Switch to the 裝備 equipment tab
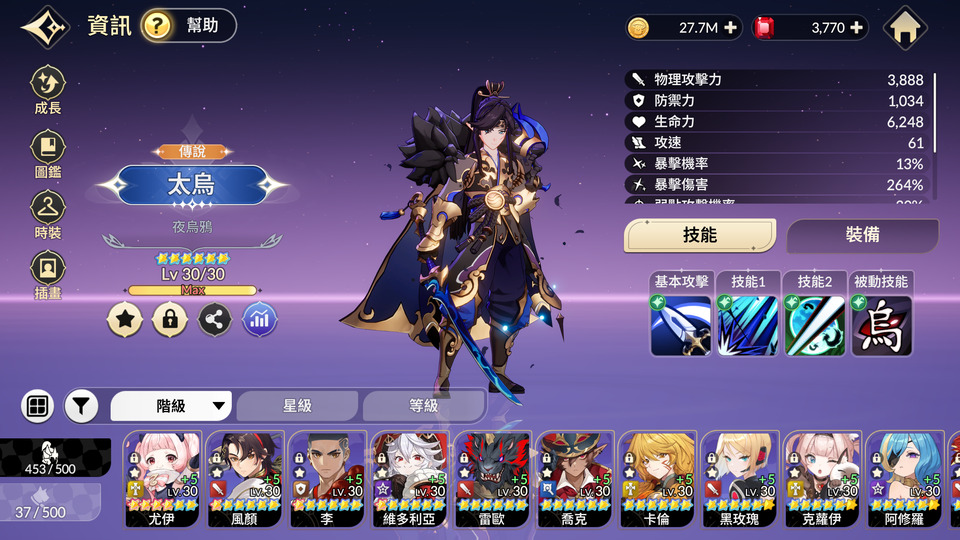 (862, 235)
